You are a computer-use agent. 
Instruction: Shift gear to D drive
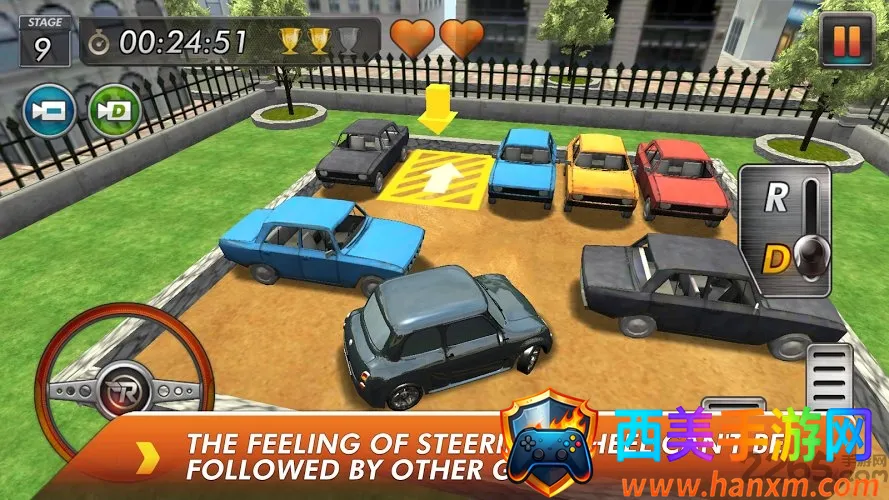click(x=776, y=260)
